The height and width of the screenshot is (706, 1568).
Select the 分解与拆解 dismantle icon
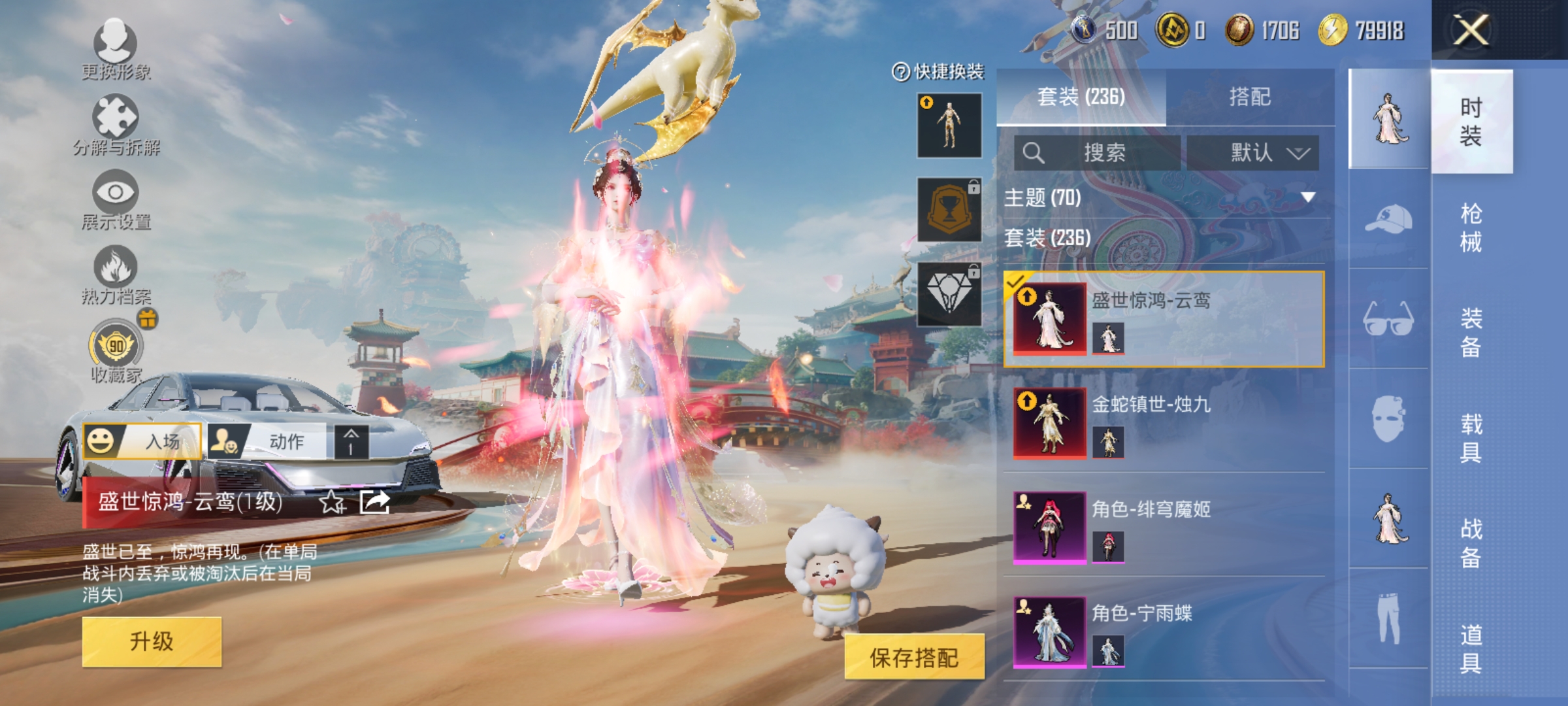click(x=116, y=118)
